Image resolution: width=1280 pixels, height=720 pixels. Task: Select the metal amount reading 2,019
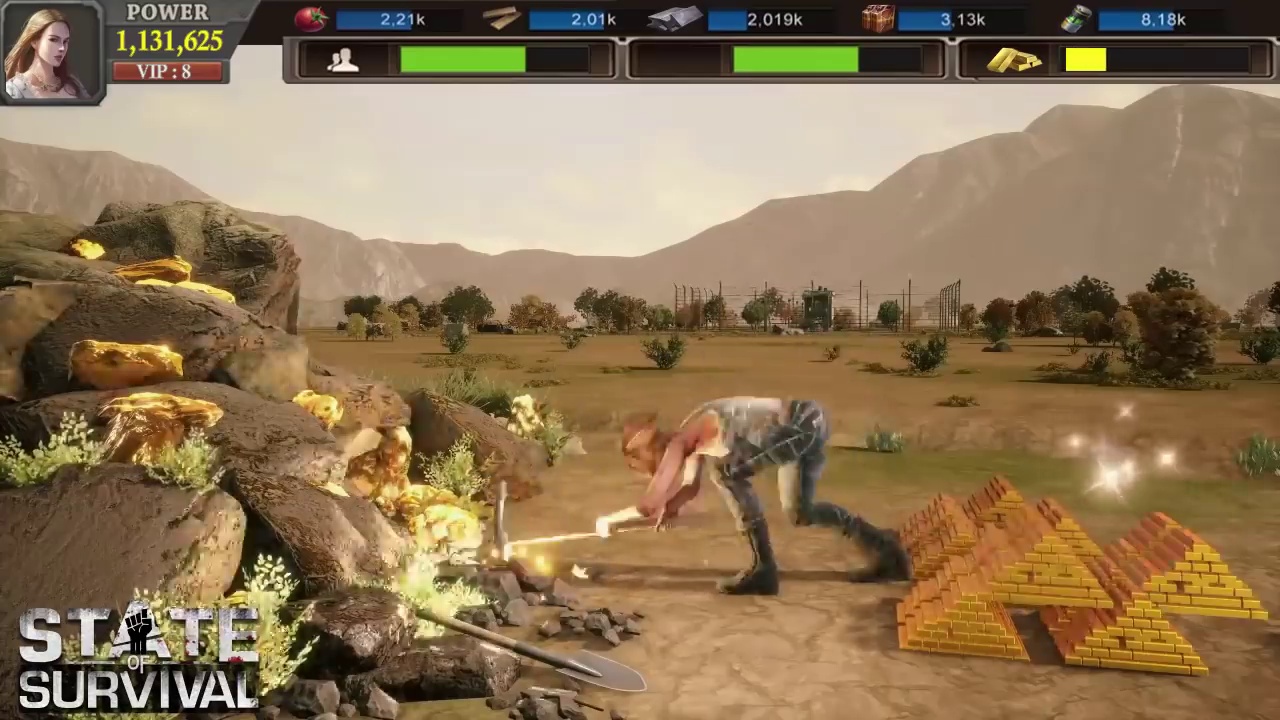[775, 19]
